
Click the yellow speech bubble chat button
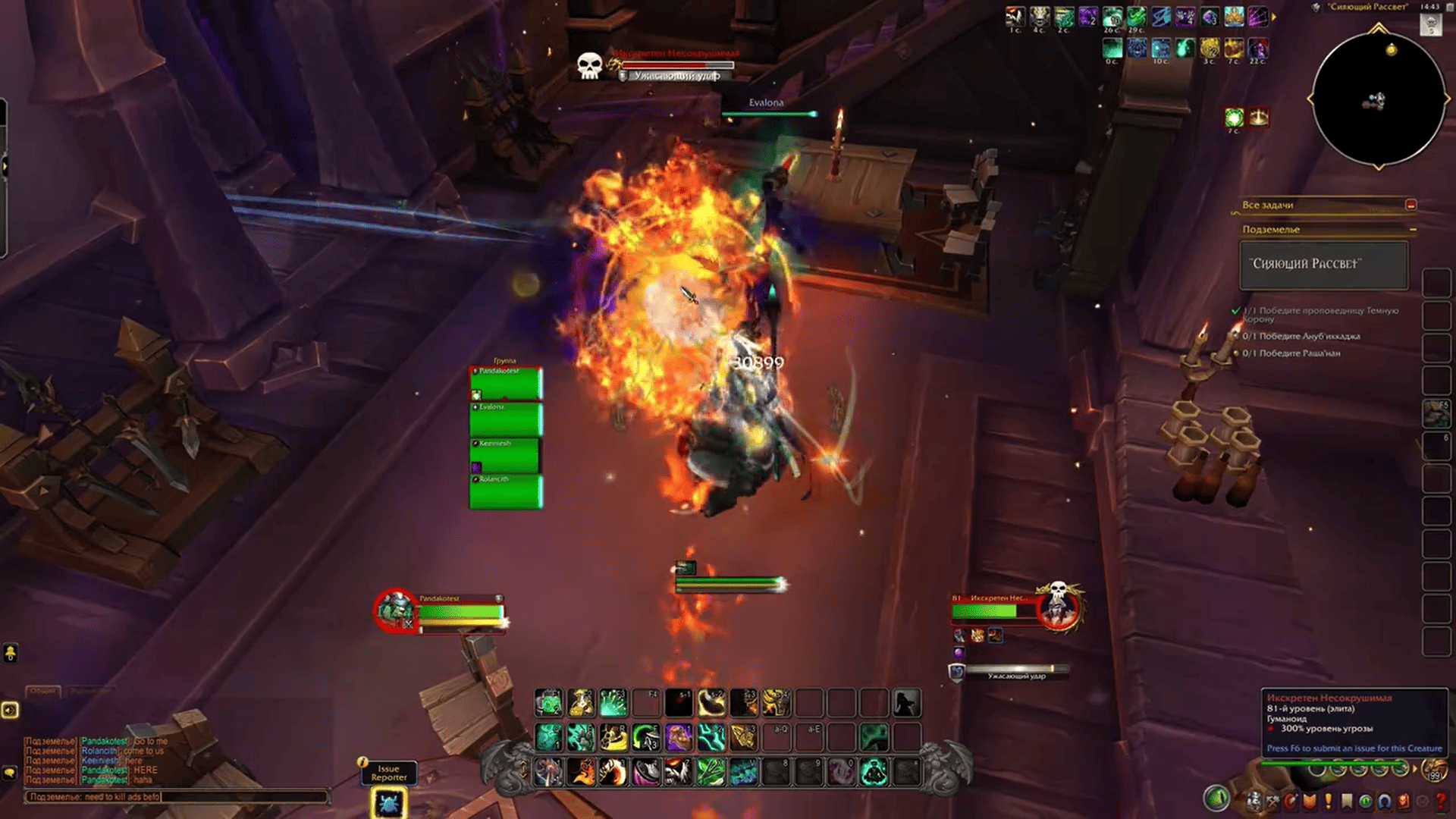tap(10, 773)
